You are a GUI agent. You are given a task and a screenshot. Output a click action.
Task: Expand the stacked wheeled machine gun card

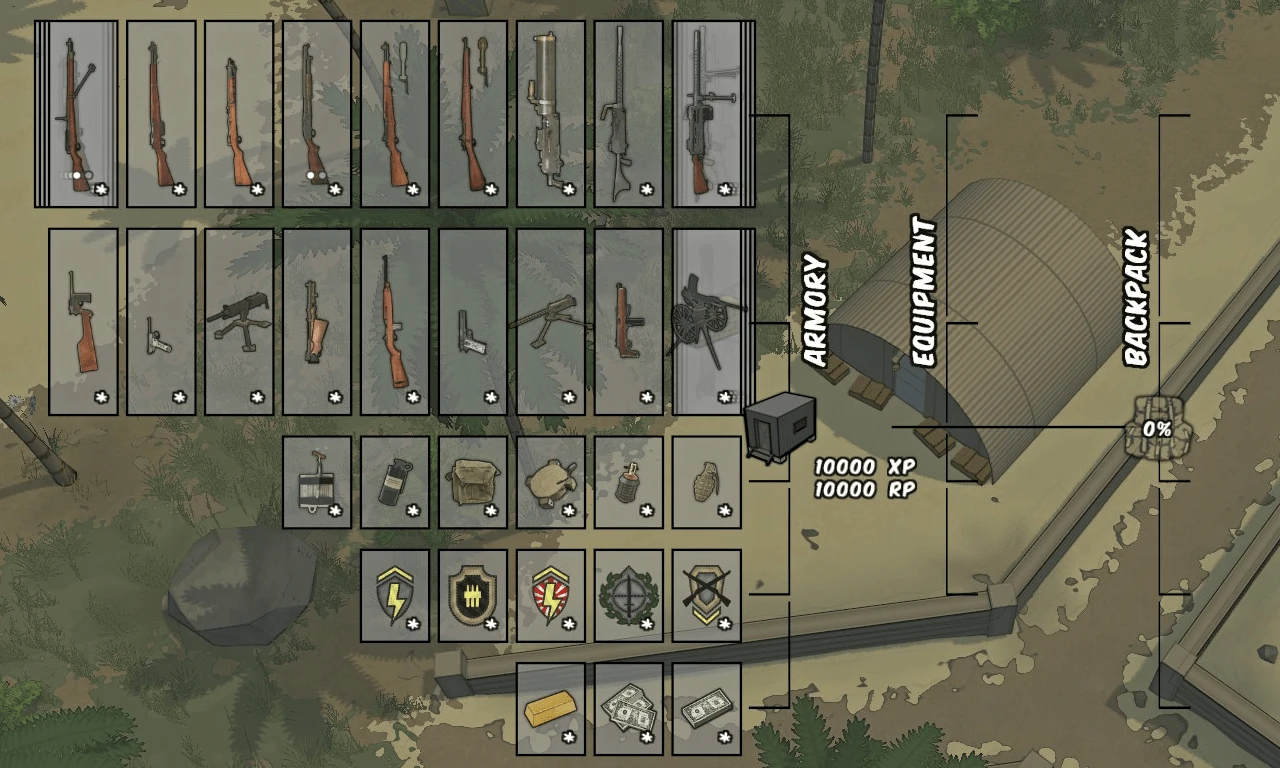[x=706, y=320]
